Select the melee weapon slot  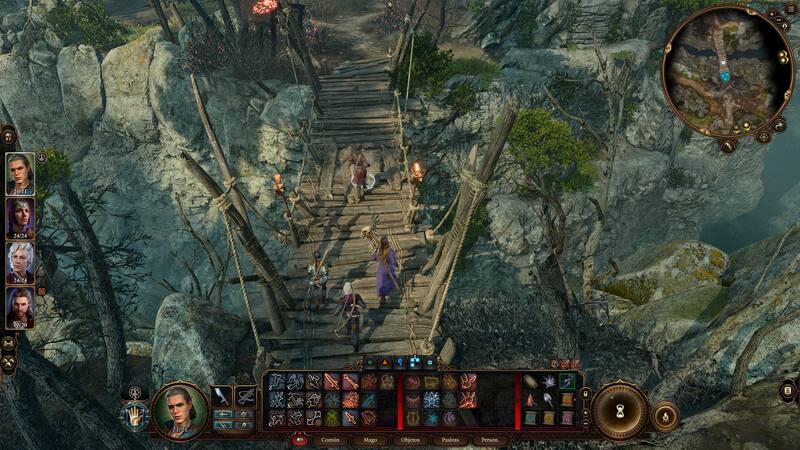point(222,397)
